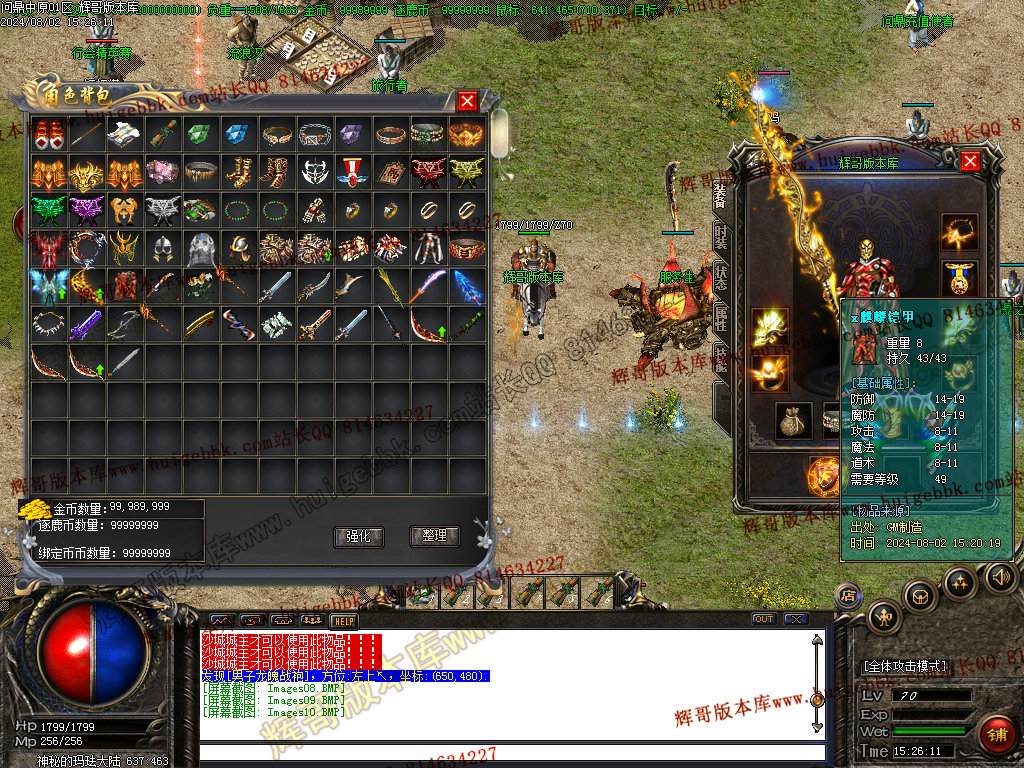Click the chat text input box
This screenshot has width=1024, height=768.
510,752
